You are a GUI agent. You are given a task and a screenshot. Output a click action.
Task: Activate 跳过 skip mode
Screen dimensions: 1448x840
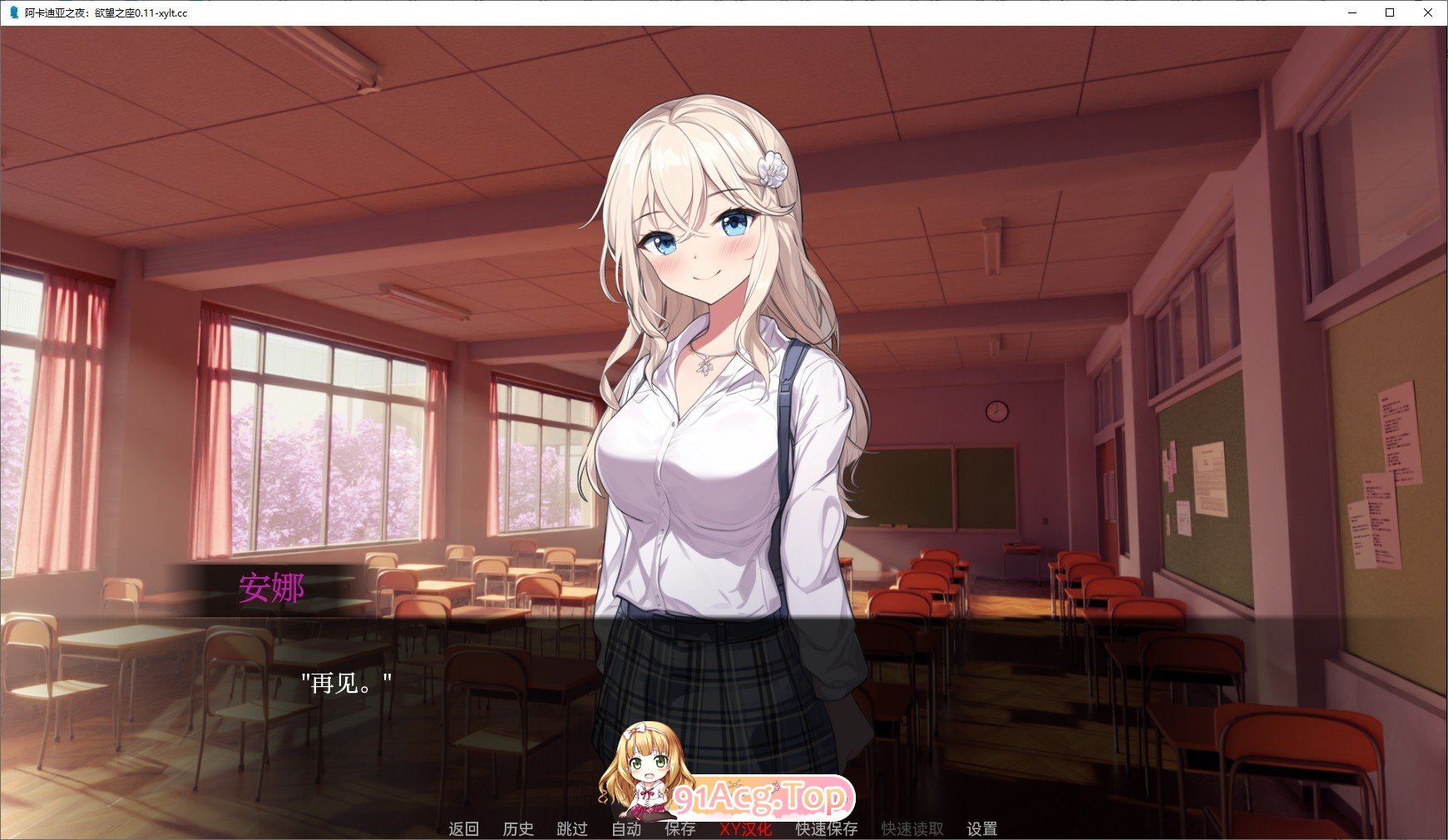tap(571, 828)
